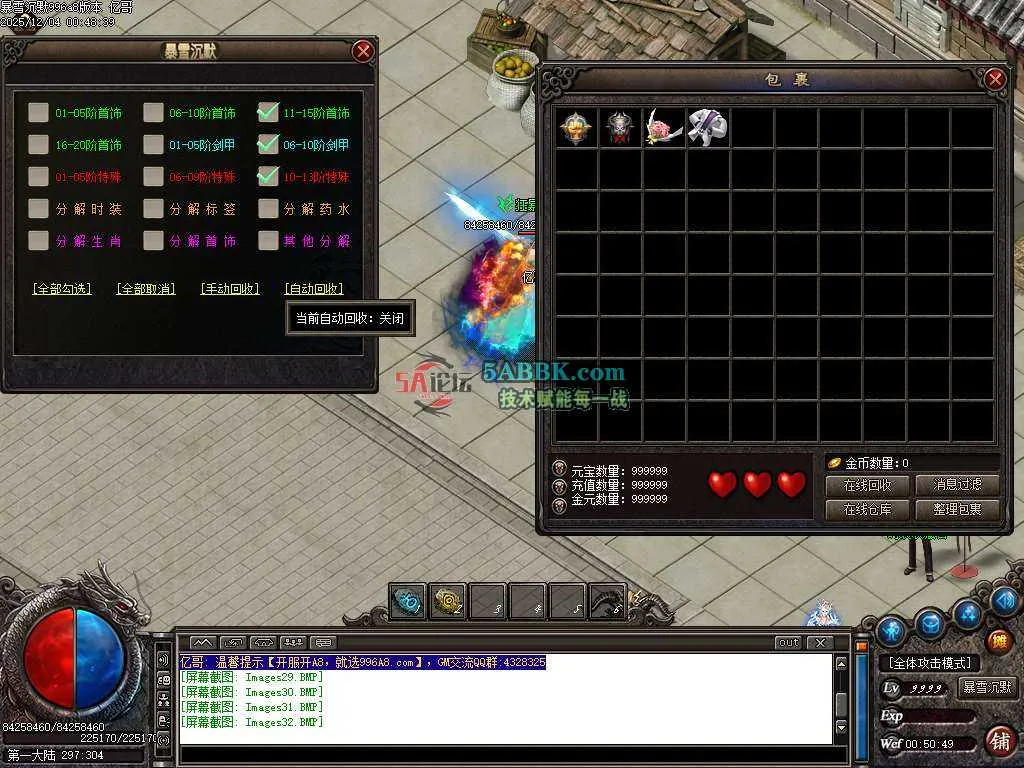Open the 铺 shop button
Screen dimensions: 1024x768
point(999,741)
